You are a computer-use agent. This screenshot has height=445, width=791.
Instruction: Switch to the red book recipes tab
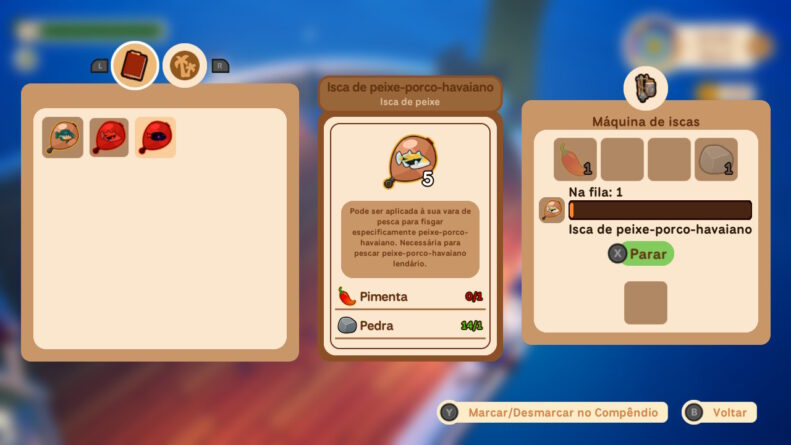point(134,66)
